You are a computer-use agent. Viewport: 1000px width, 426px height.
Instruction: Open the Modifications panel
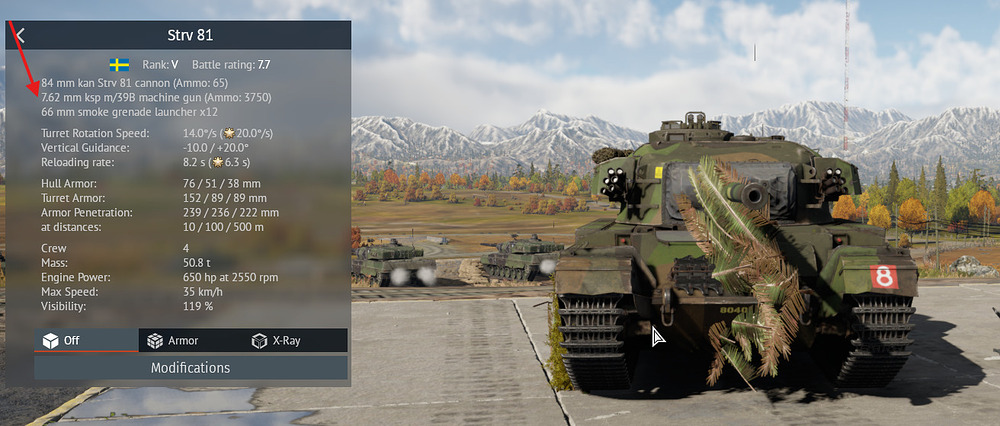pos(190,368)
